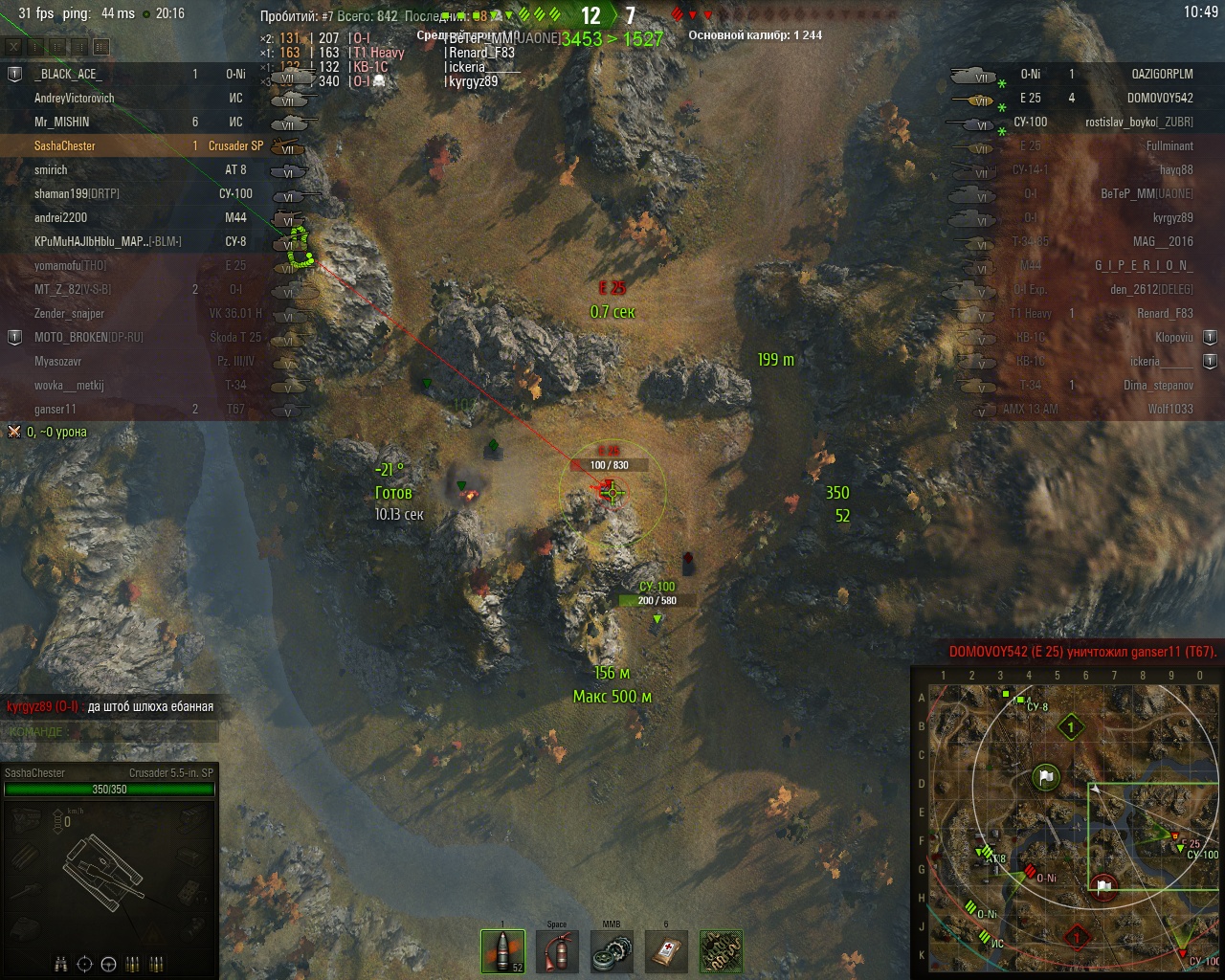Click enemy player QAZIGORPLM in the roster
The height and width of the screenshot is (980, 1225).
click(x=1162, y=74)
